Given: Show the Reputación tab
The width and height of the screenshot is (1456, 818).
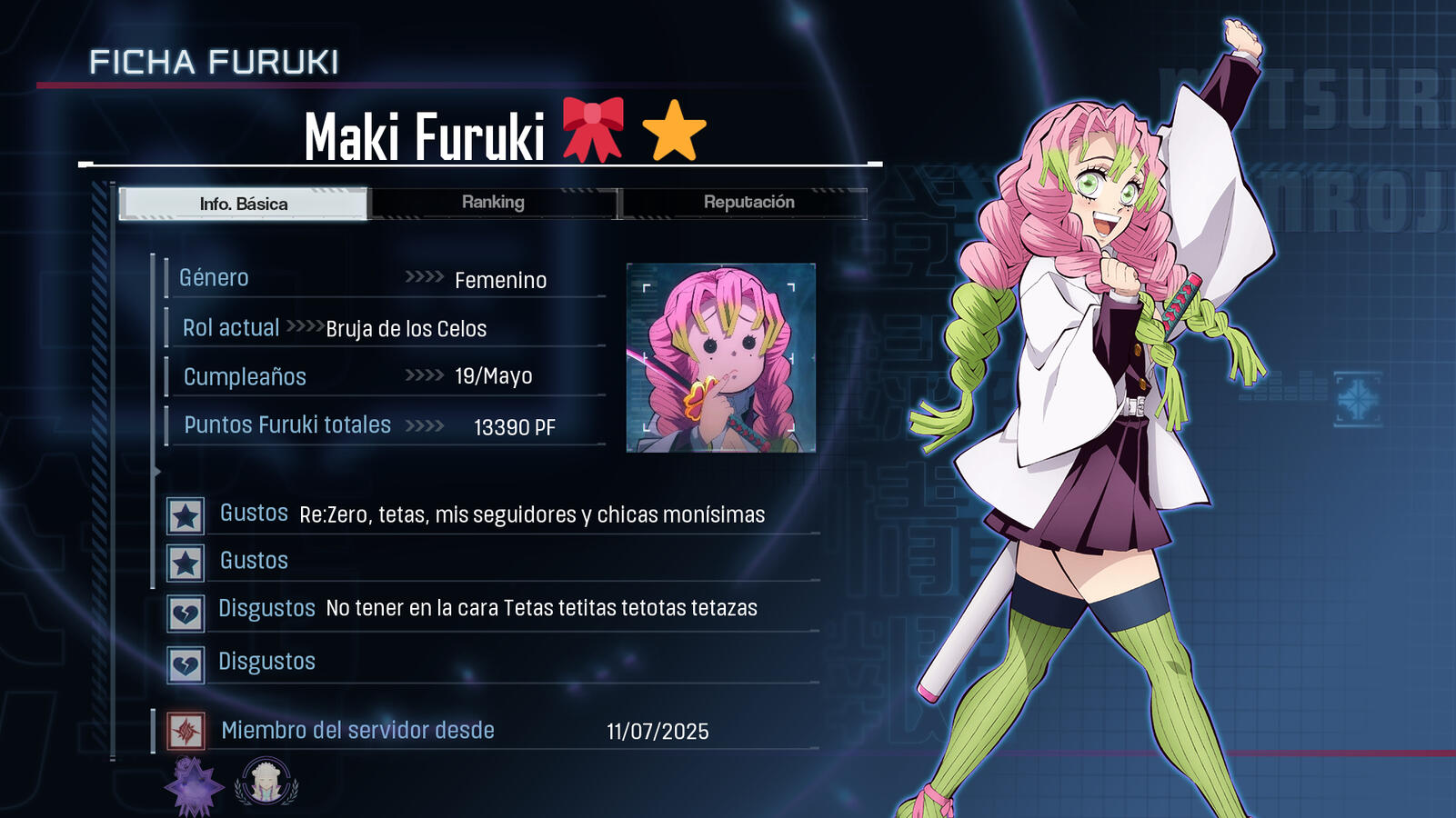Looking at the screenshot, I should click(x=748, y=203).
